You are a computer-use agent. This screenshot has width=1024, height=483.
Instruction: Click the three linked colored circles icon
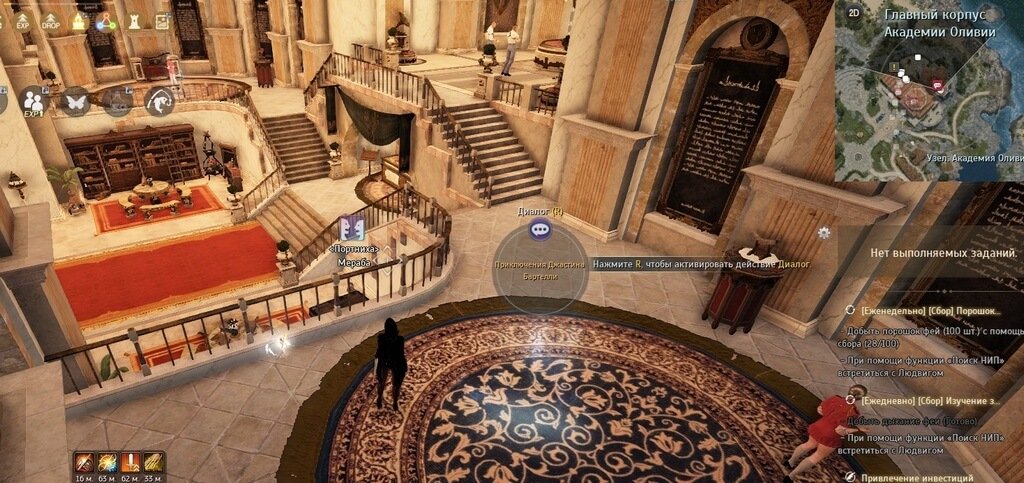coord(105,20)
